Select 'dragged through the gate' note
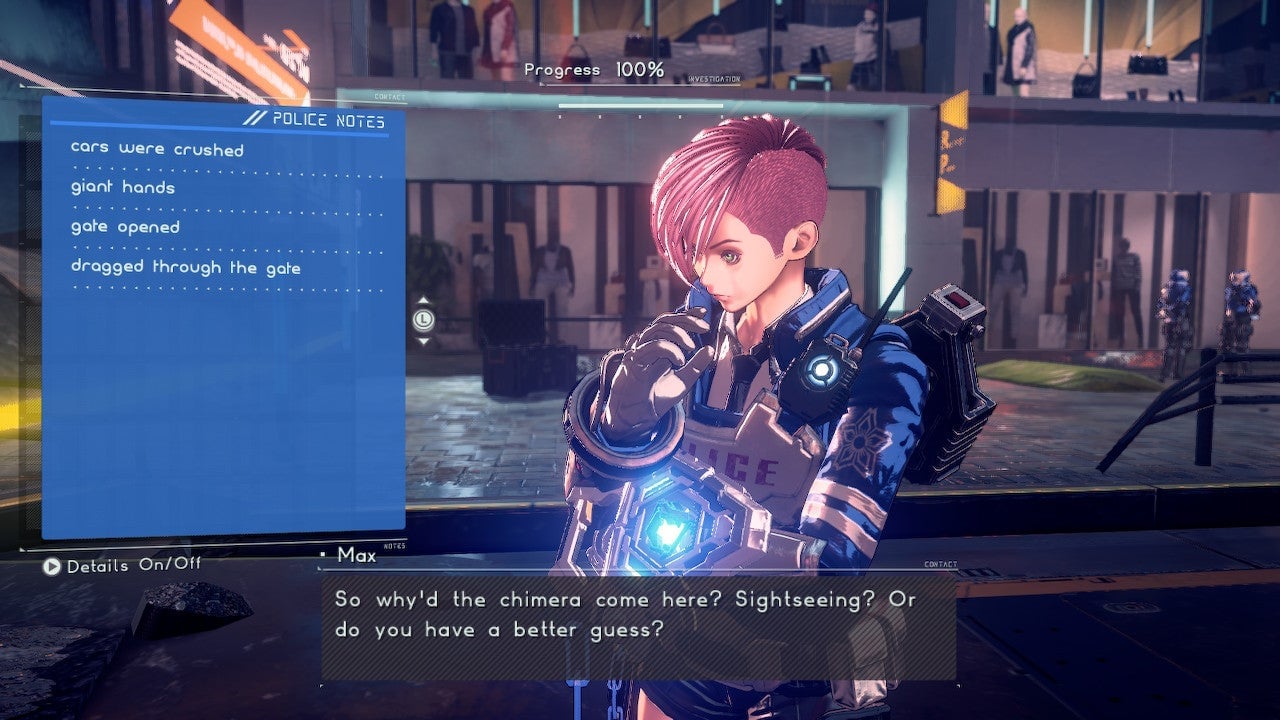This screenshot has width=1280, height=720. pos(185,268)
